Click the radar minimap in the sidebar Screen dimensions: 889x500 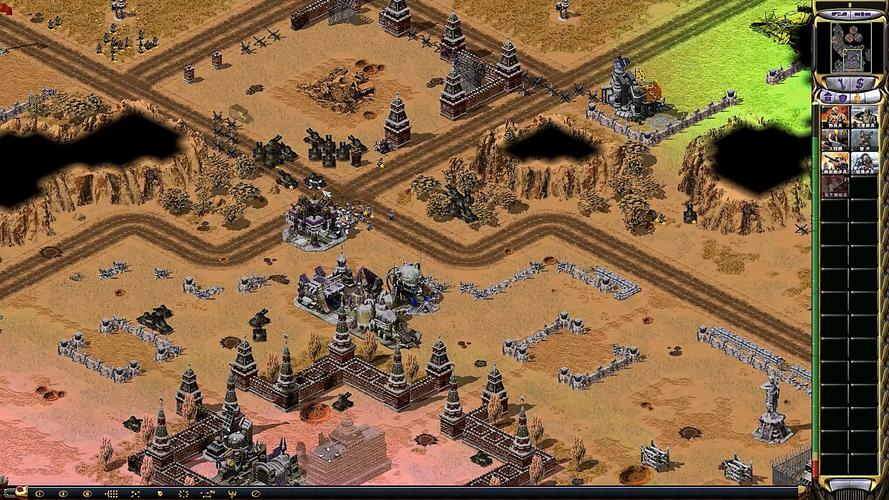(851, 48)
